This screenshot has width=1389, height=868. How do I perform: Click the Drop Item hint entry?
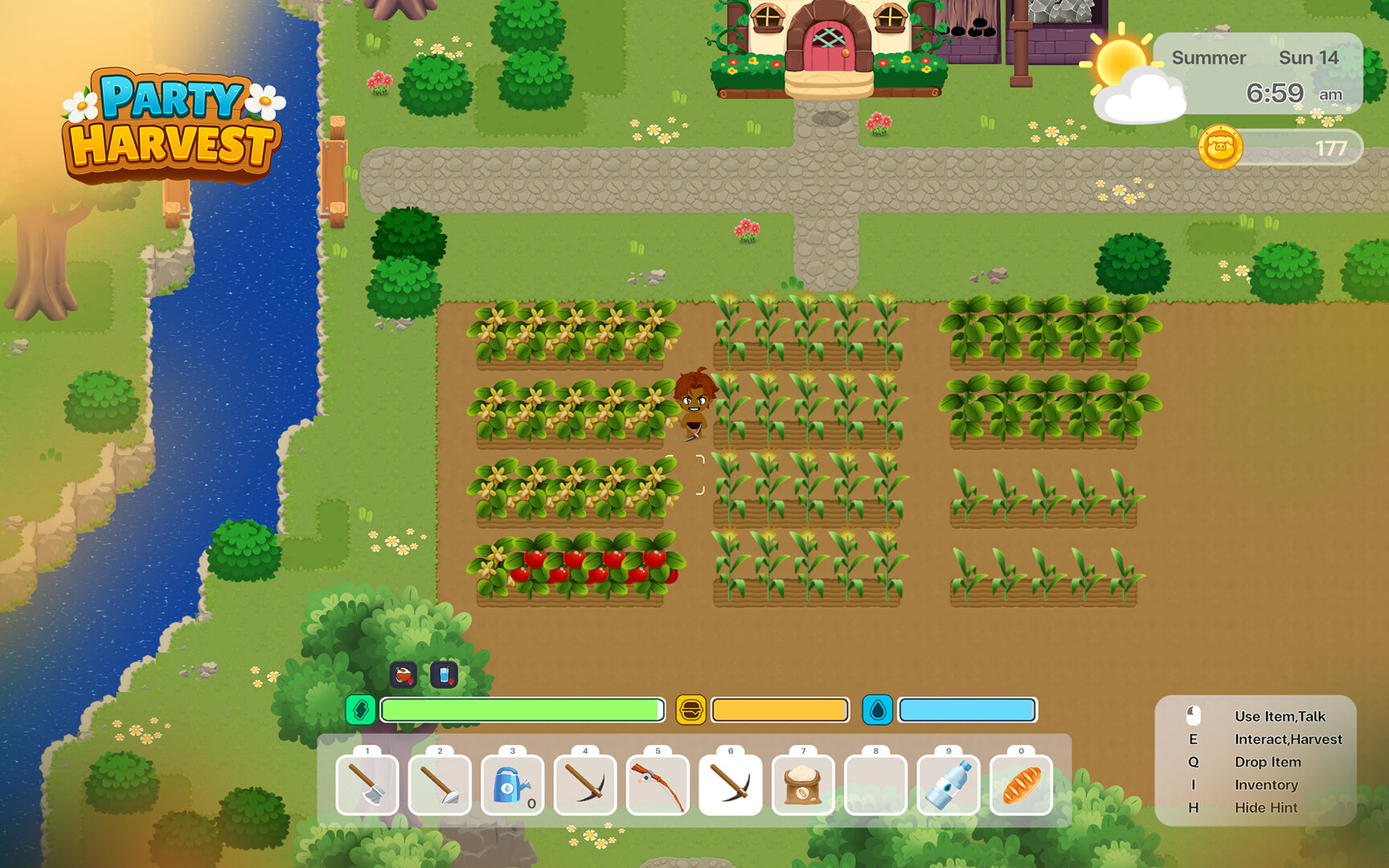point(1268,762)
